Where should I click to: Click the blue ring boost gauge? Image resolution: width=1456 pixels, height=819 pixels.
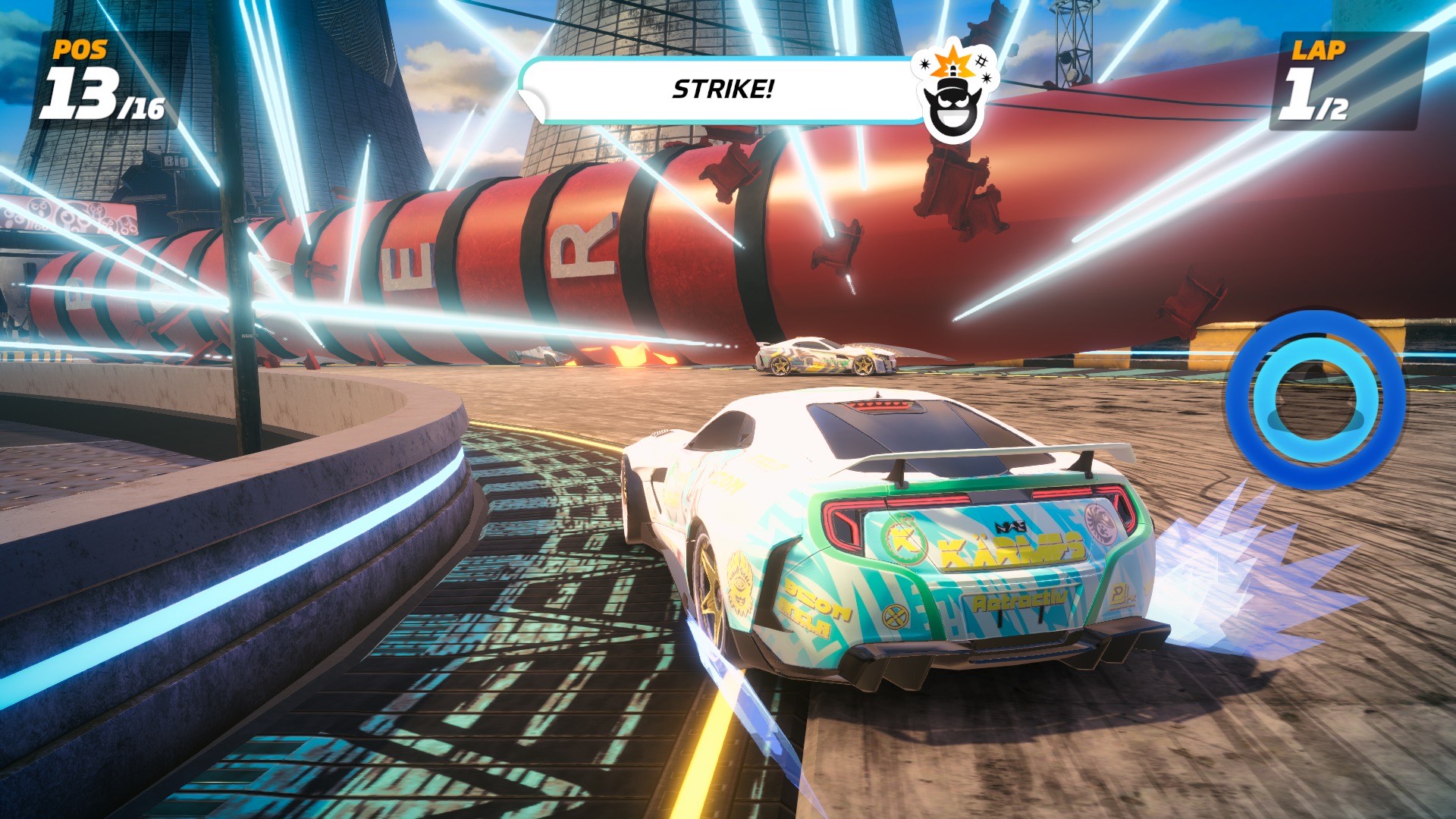coord(1315,399)
